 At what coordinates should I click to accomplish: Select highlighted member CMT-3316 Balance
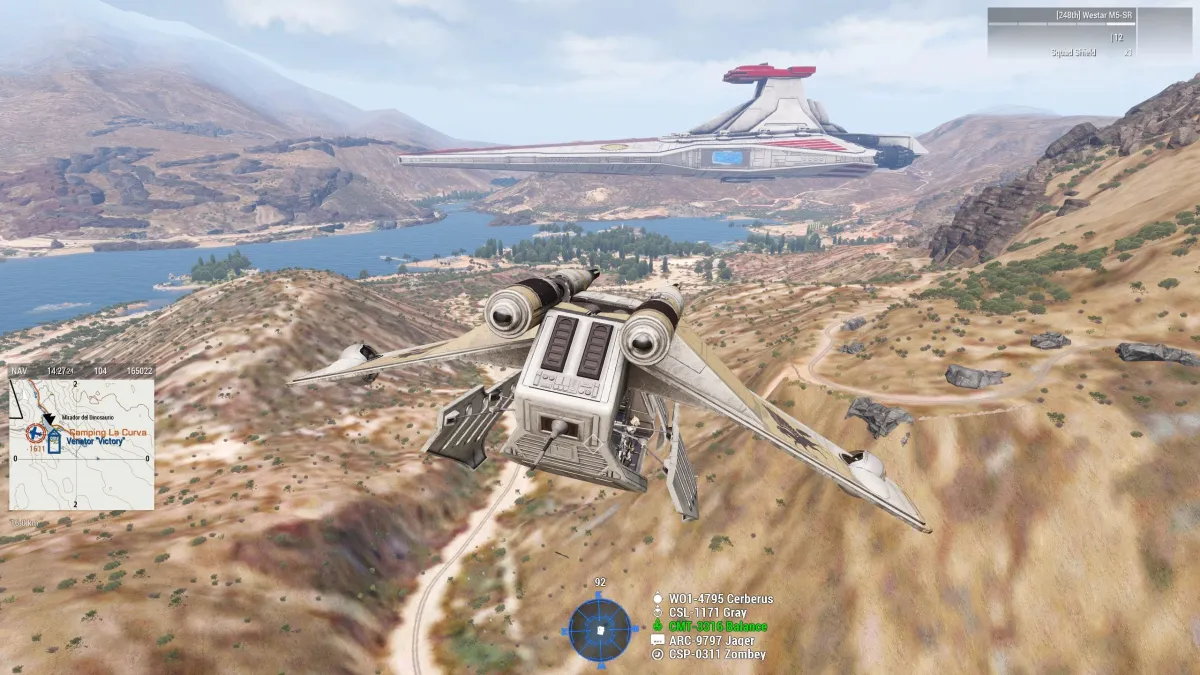point(716,627)
